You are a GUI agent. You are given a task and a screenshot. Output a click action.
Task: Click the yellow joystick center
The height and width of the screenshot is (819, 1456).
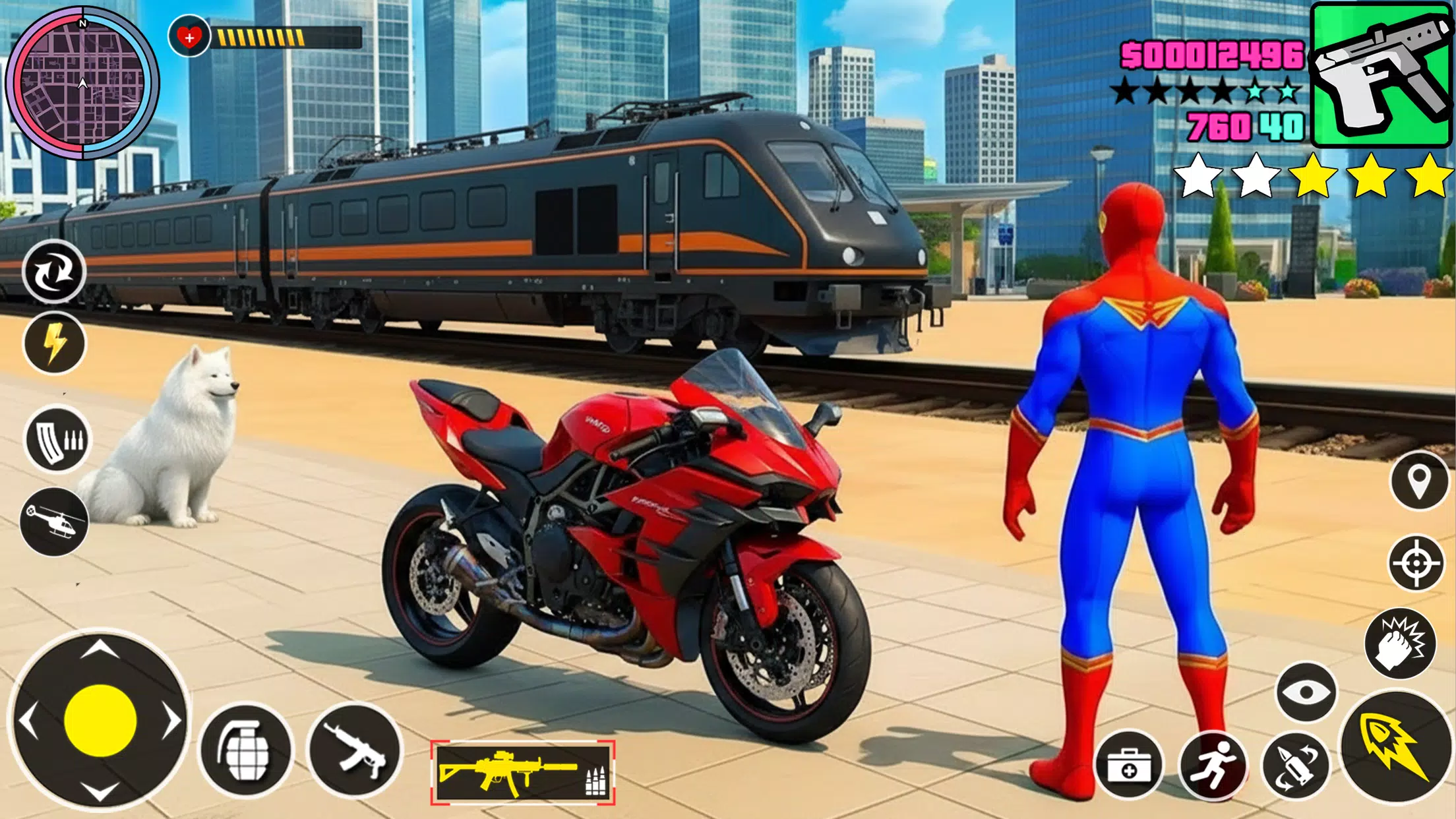click(100, 721)
